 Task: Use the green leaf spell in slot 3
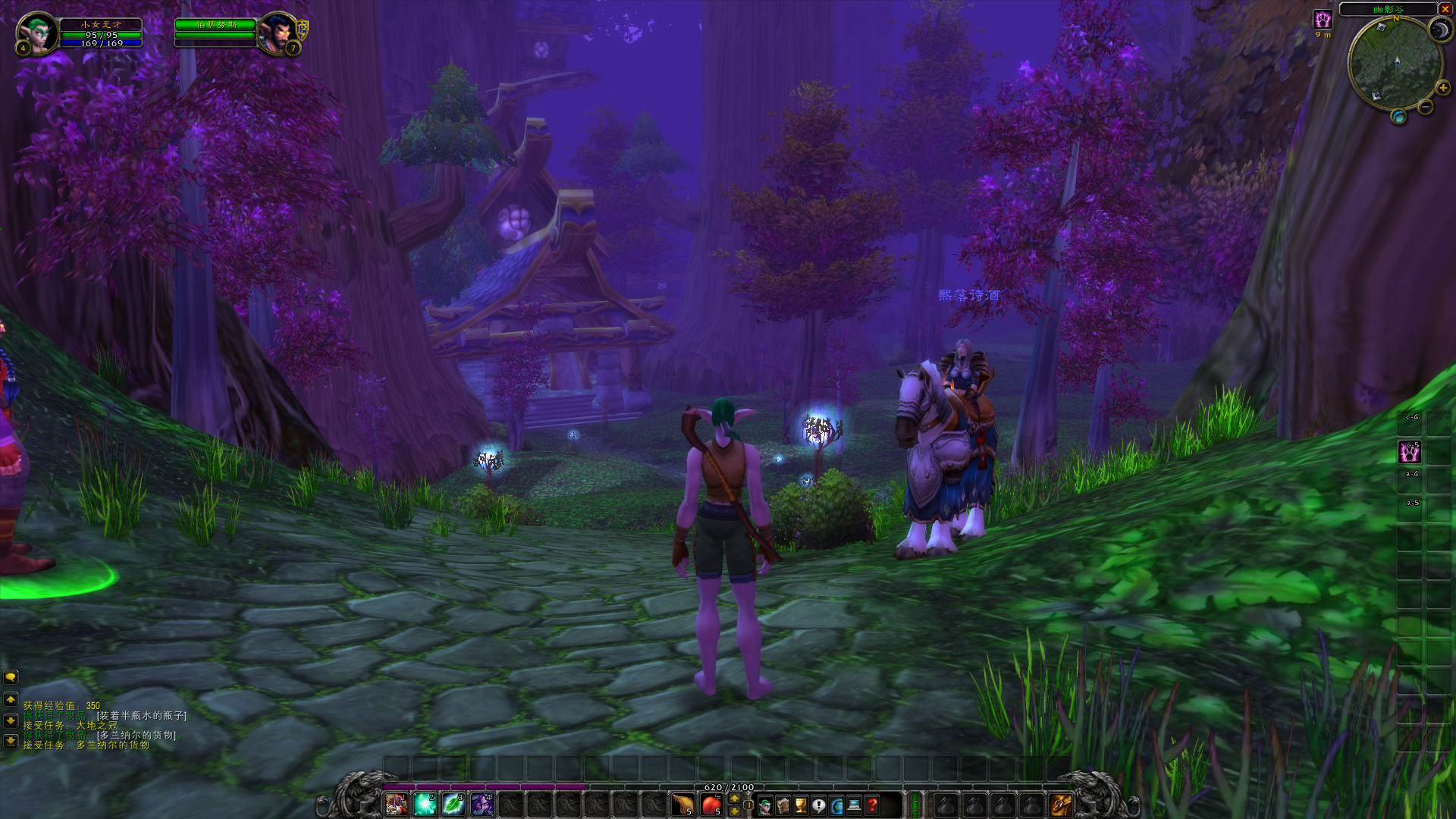pyautogui.click(x=453, y=804)
